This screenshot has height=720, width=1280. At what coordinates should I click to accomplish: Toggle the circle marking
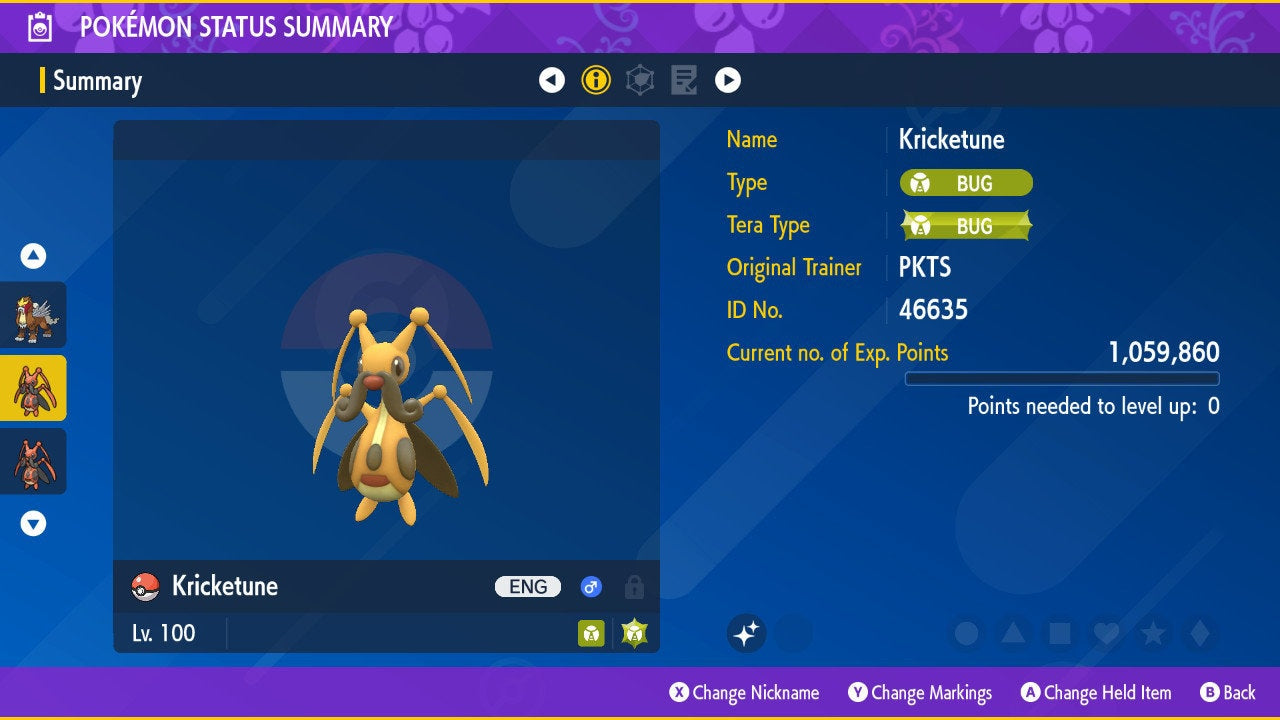(966, 633)
